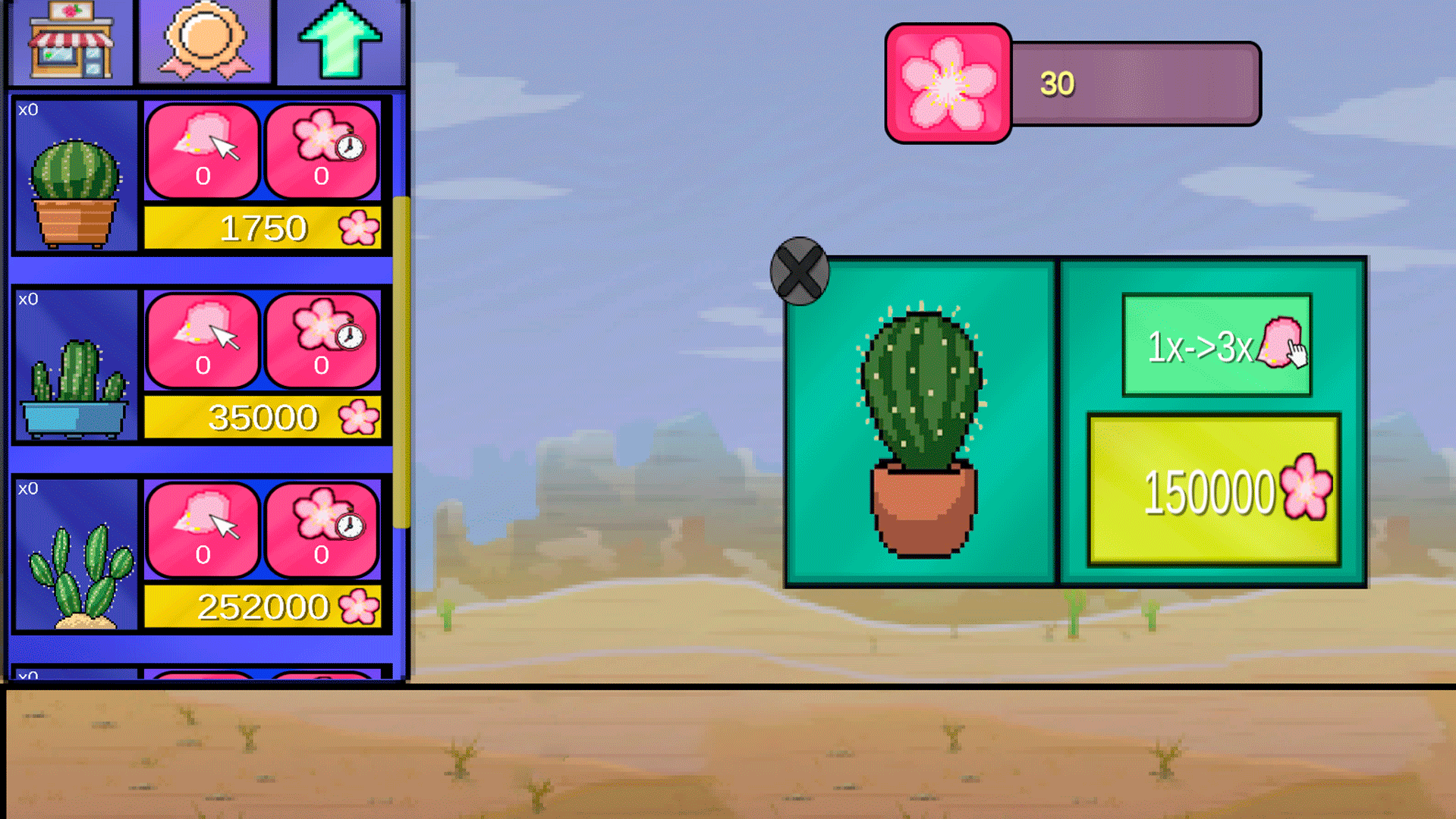Image resolution: width=1456 pixels, height=819 pixels.
Task: Click the petal upgrade for the blue-pot cacti
Action: click(x=203, y=341)
